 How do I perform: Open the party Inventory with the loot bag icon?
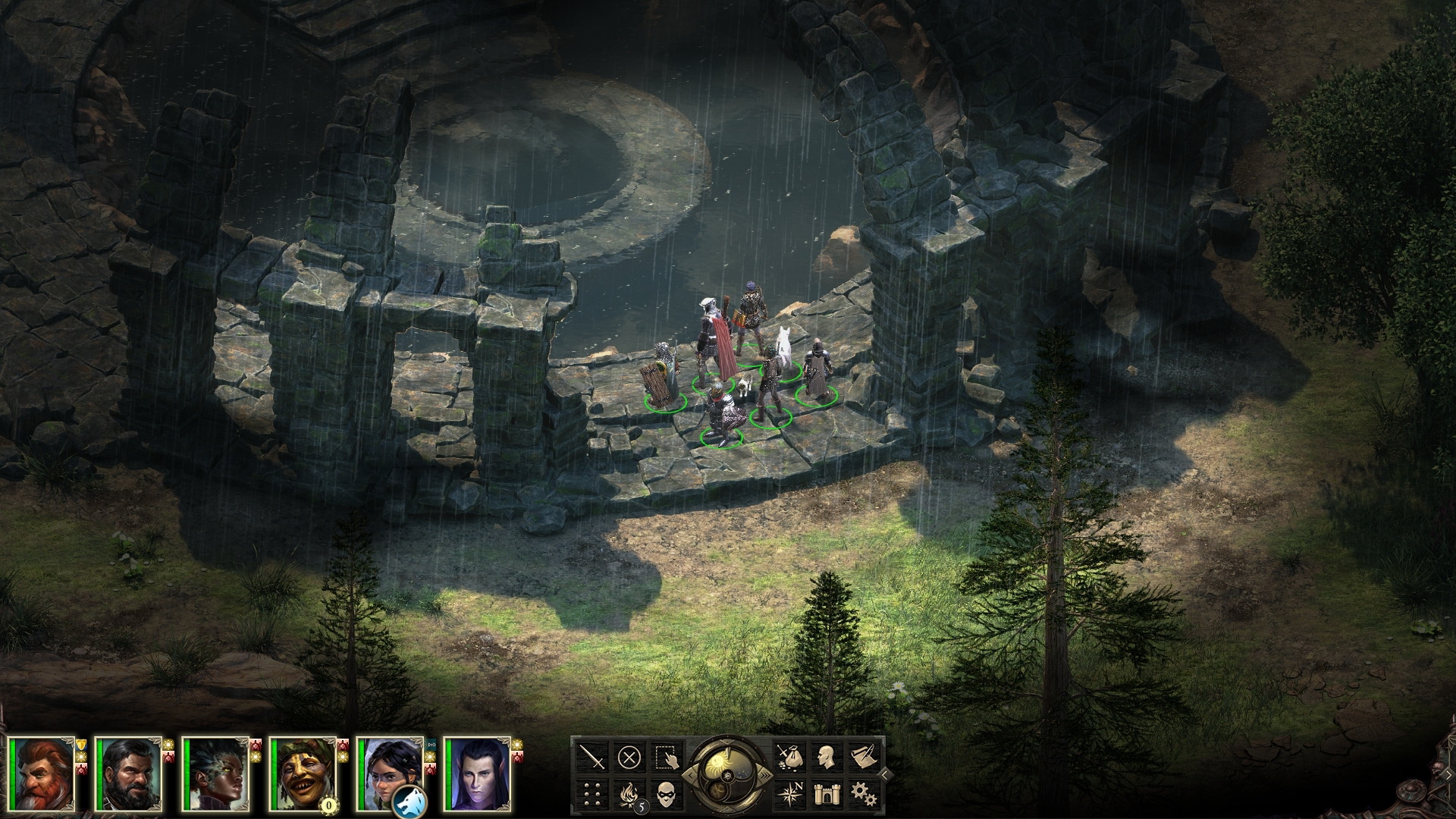pos(791,758)
